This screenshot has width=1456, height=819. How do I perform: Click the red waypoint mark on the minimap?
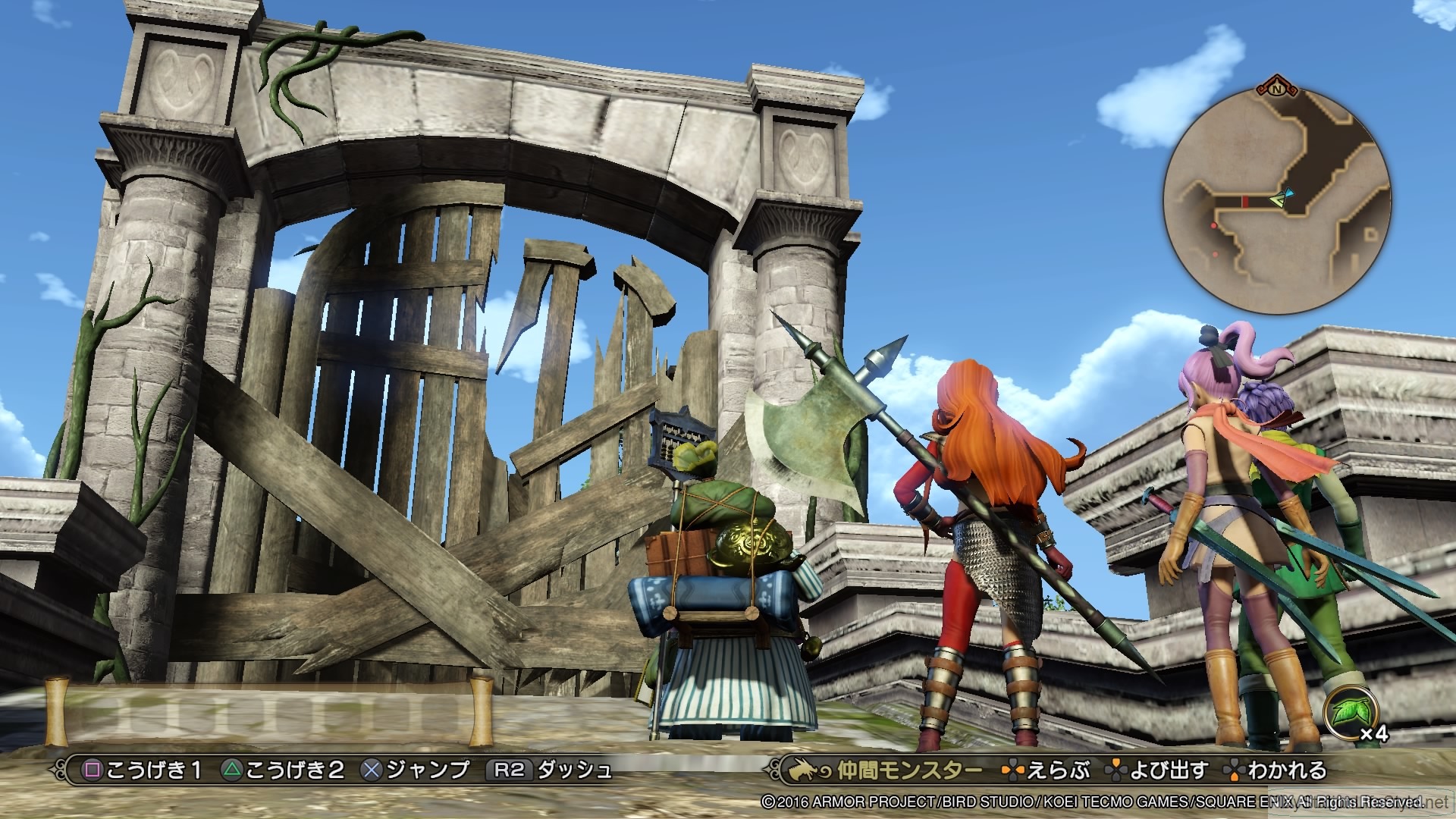(1245, 202)
